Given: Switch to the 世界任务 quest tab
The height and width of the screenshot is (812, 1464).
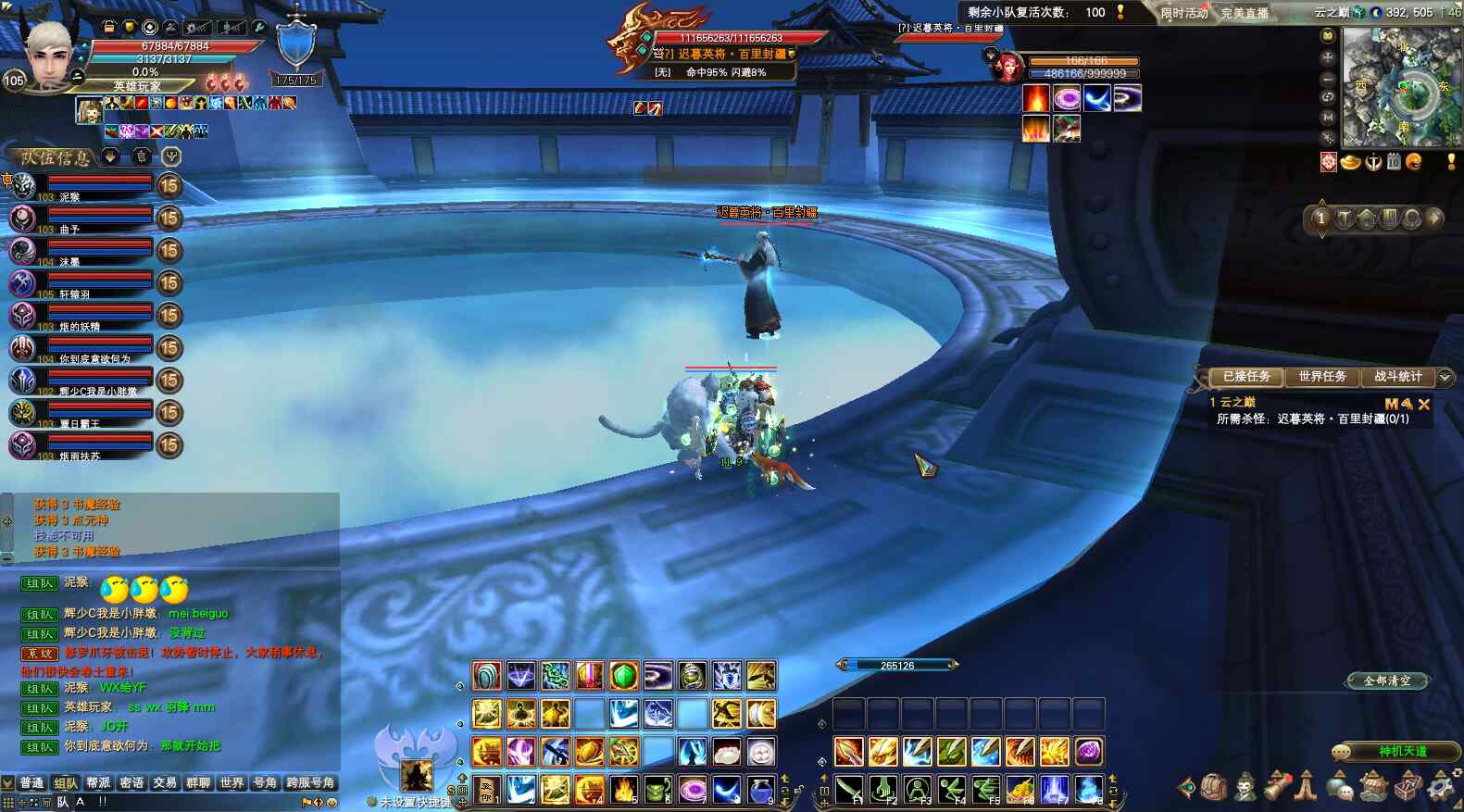Looking at the screenshot, I should (1321, 377).
